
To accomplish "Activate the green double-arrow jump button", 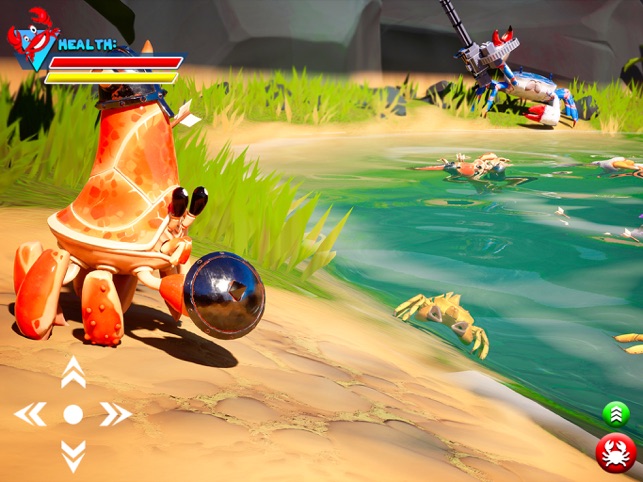I will [616, 413].
